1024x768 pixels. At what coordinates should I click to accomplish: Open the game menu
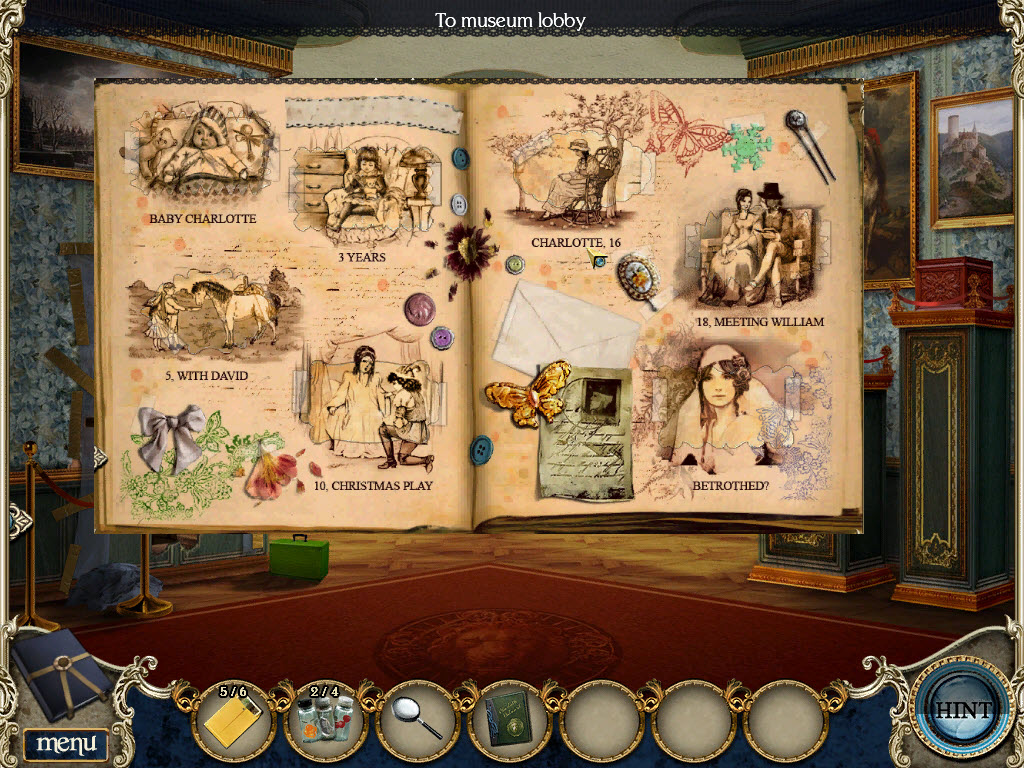tap(65, 743)
